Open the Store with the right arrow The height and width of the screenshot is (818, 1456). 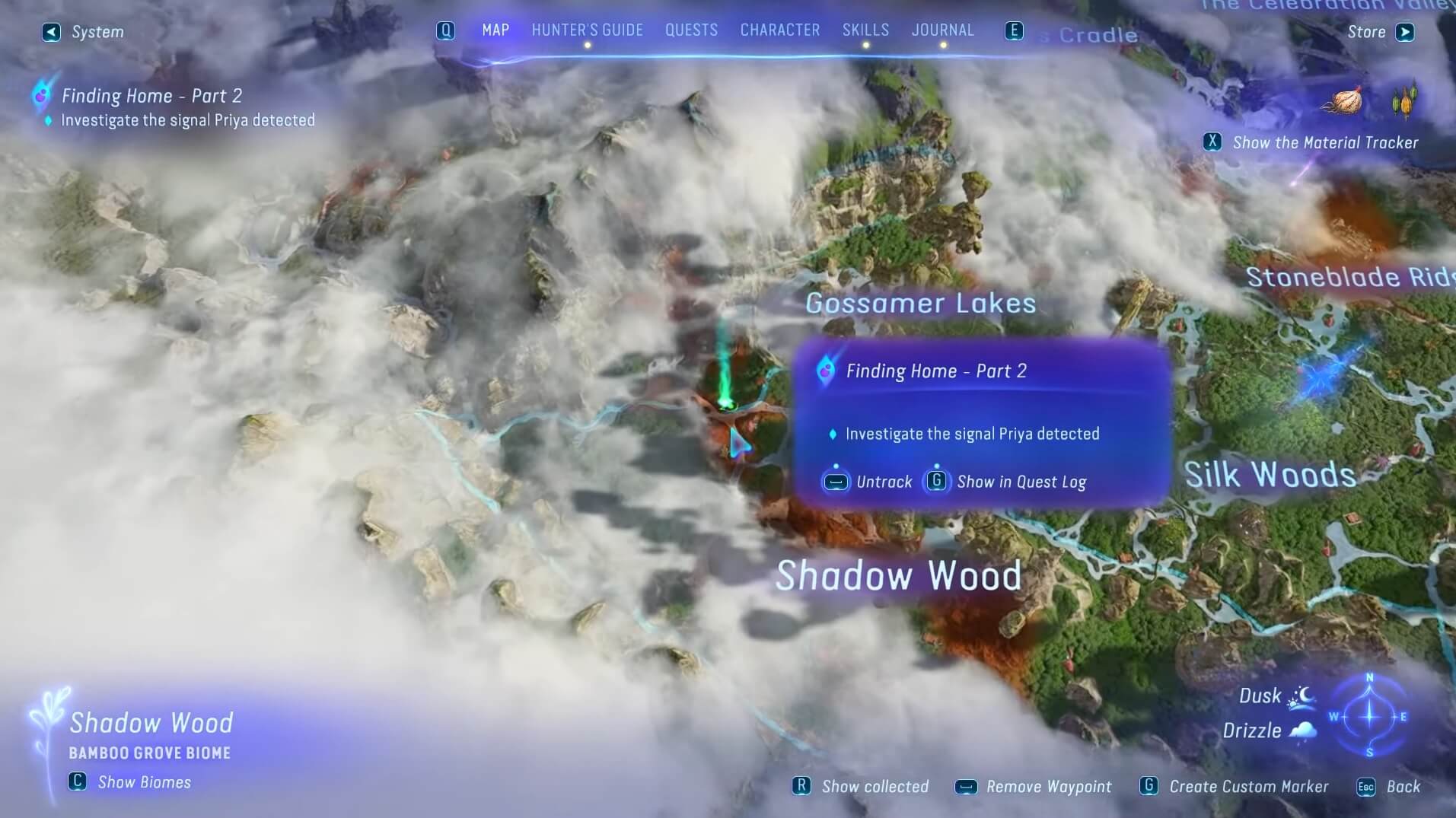pos(1405,32)
